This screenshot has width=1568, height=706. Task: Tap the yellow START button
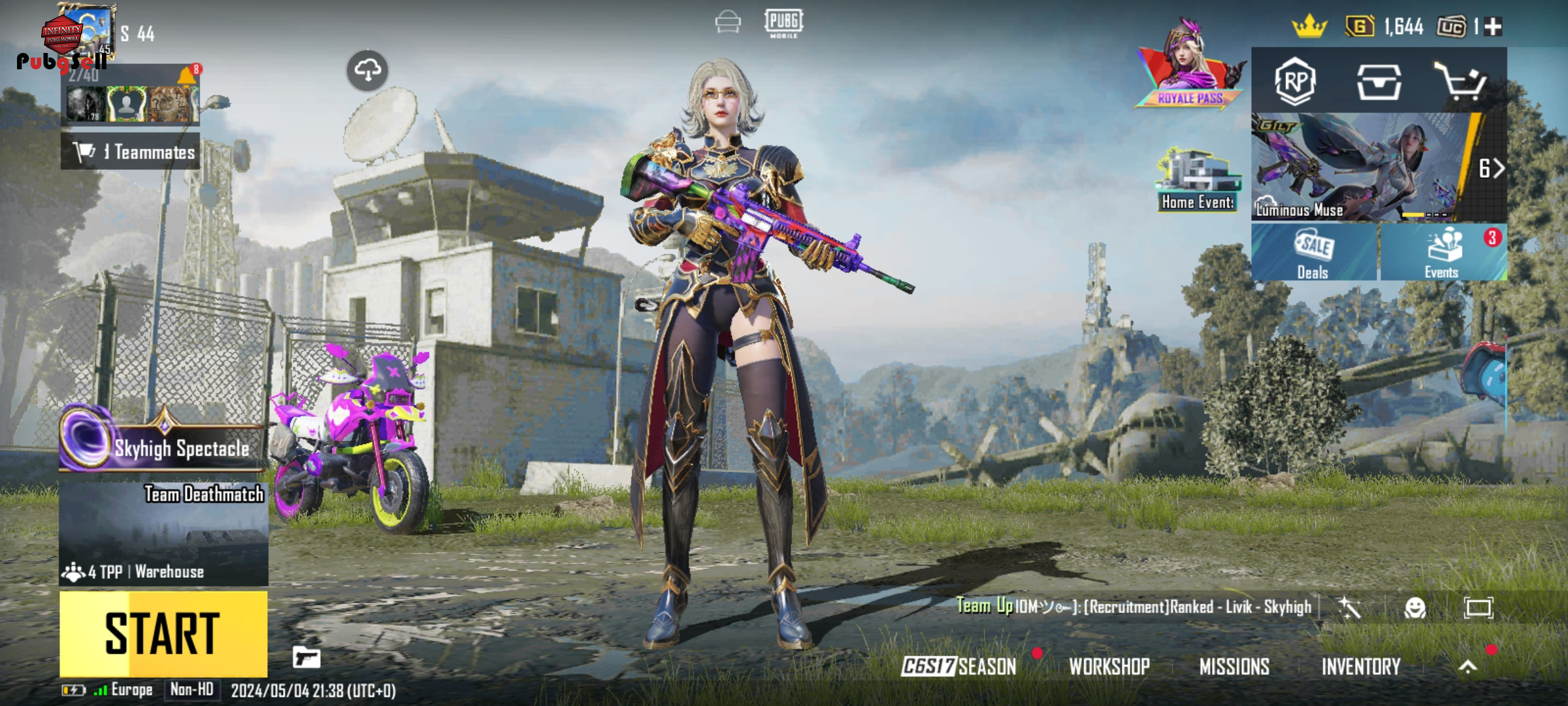point(163,633)
